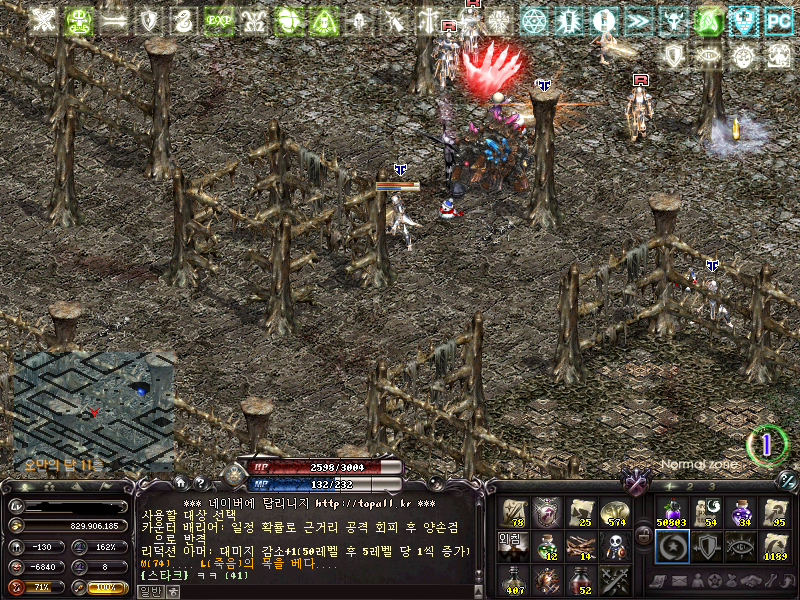Switch to hotbar page 3
Viewport: 800px width, 600px height.
tap(710, 487)
